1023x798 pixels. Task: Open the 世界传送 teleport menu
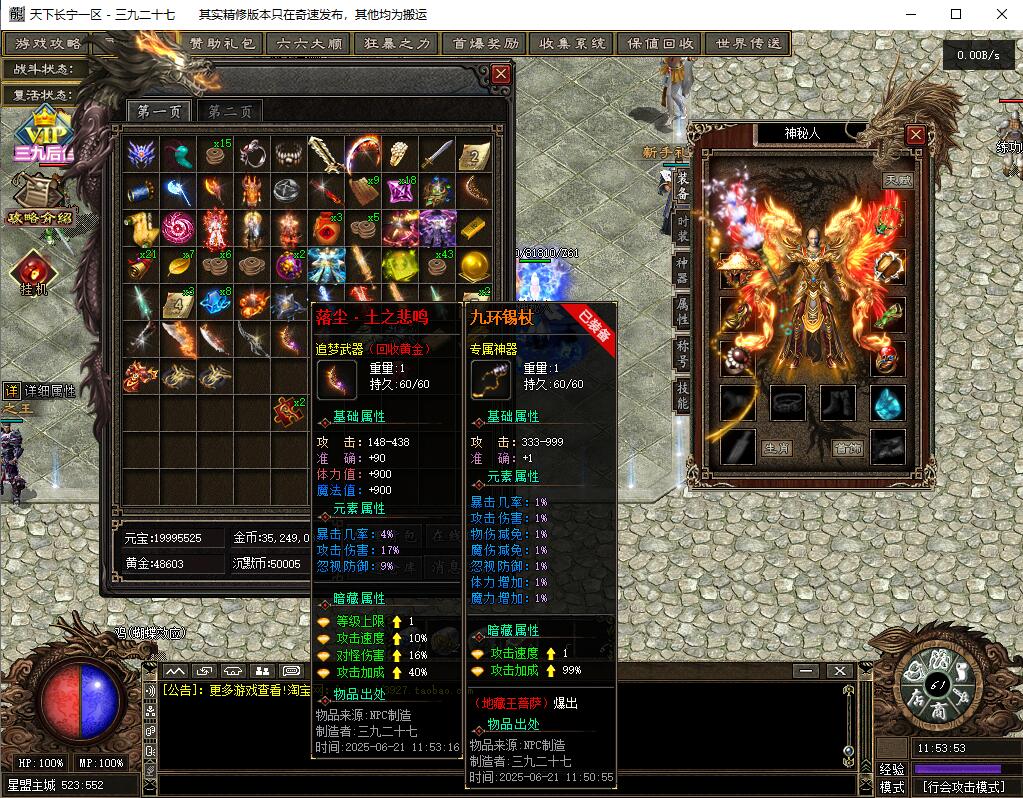pos(746,44)
